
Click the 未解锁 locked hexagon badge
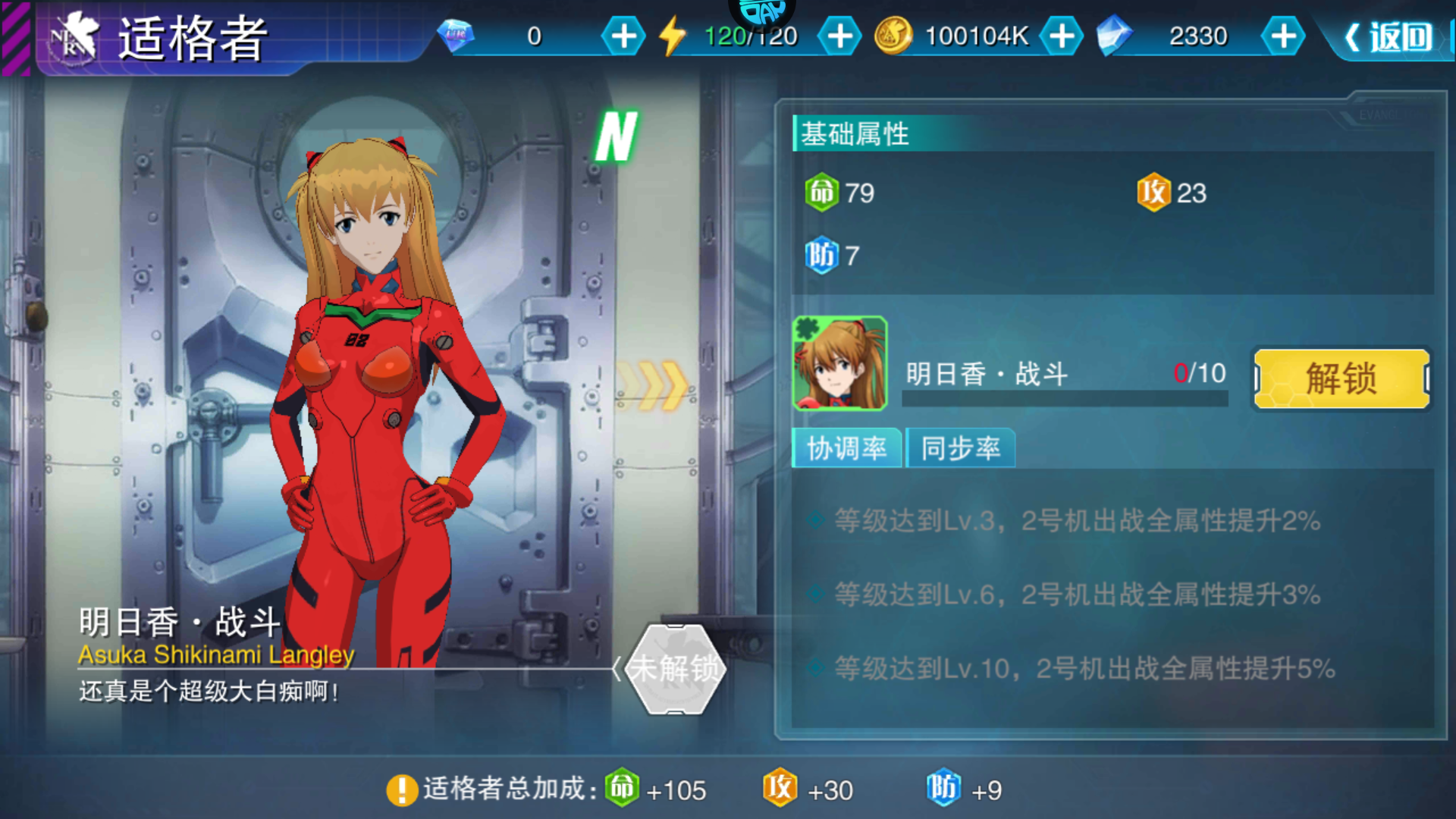673,669
